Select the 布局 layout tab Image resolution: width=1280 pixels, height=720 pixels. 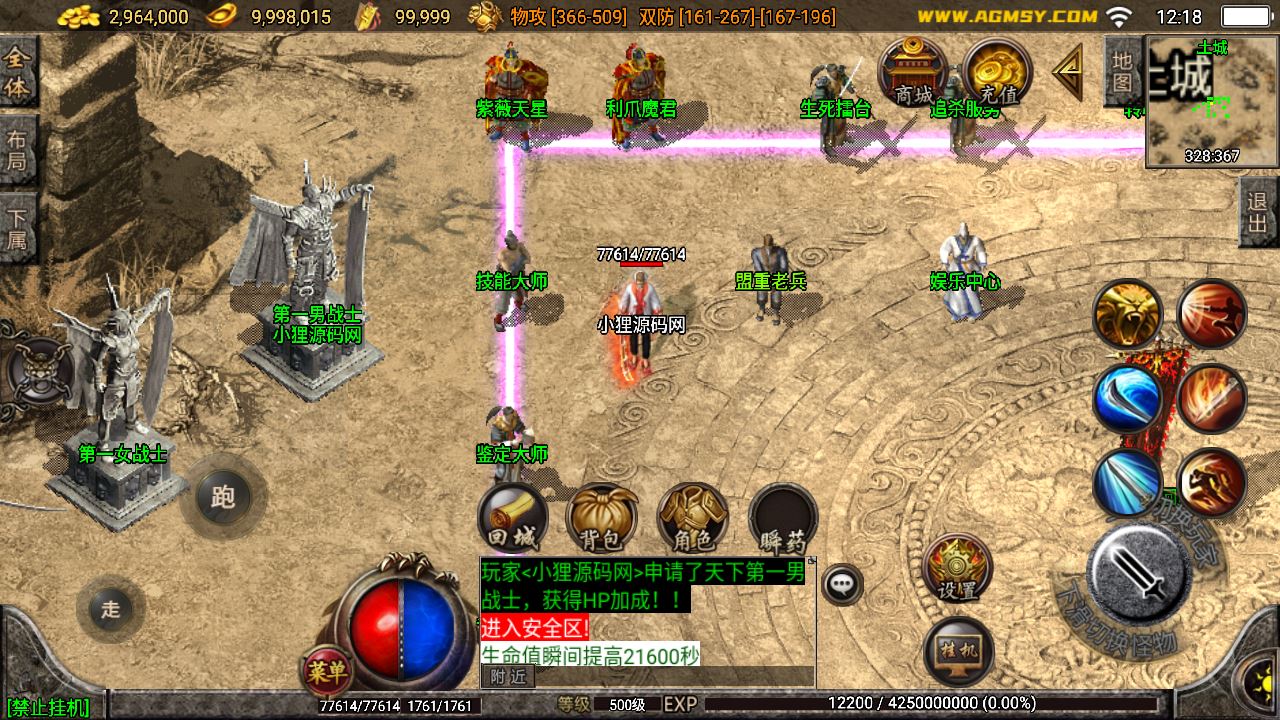coord(18,150)
